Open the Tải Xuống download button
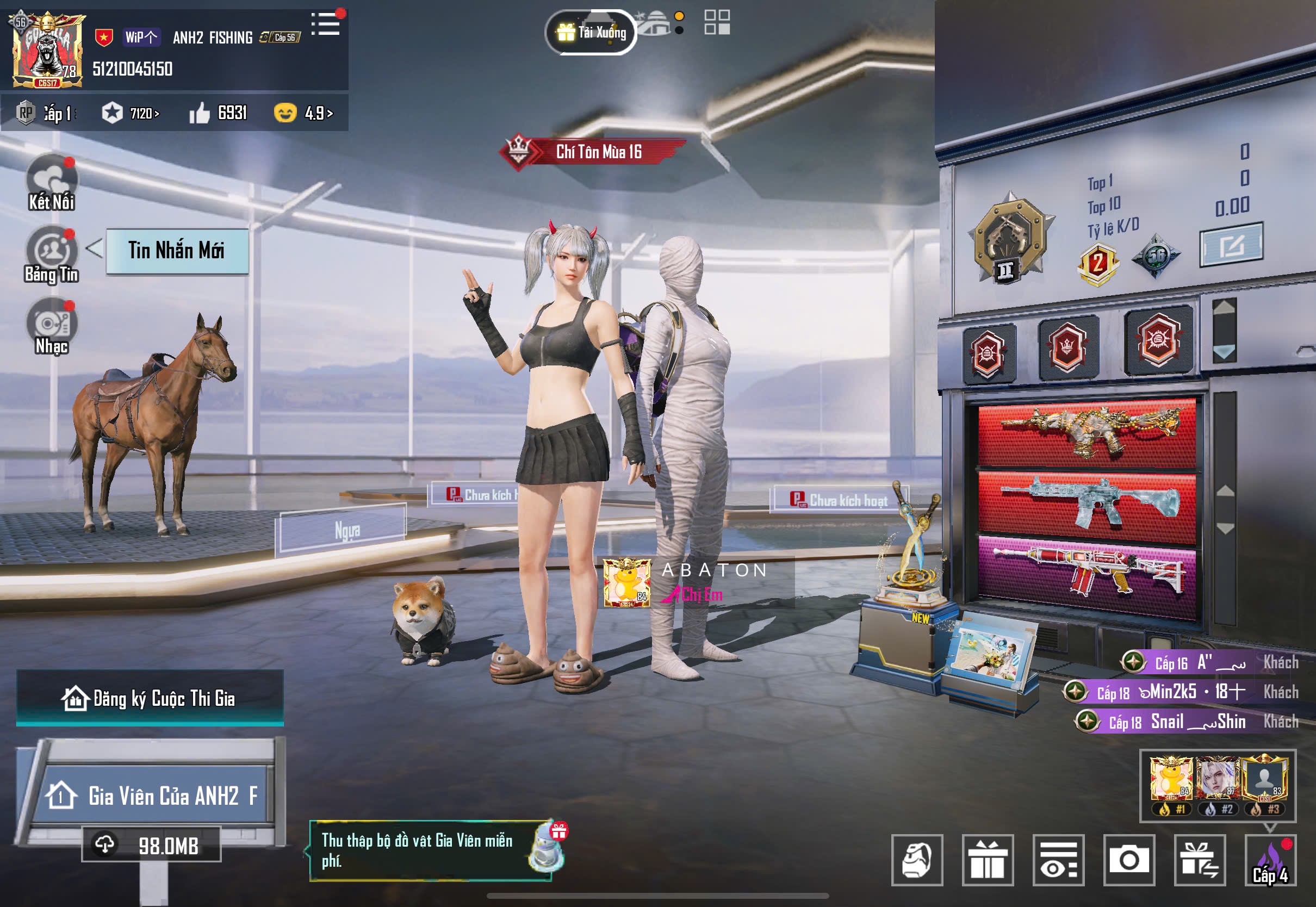 click(x=591, y=33)
